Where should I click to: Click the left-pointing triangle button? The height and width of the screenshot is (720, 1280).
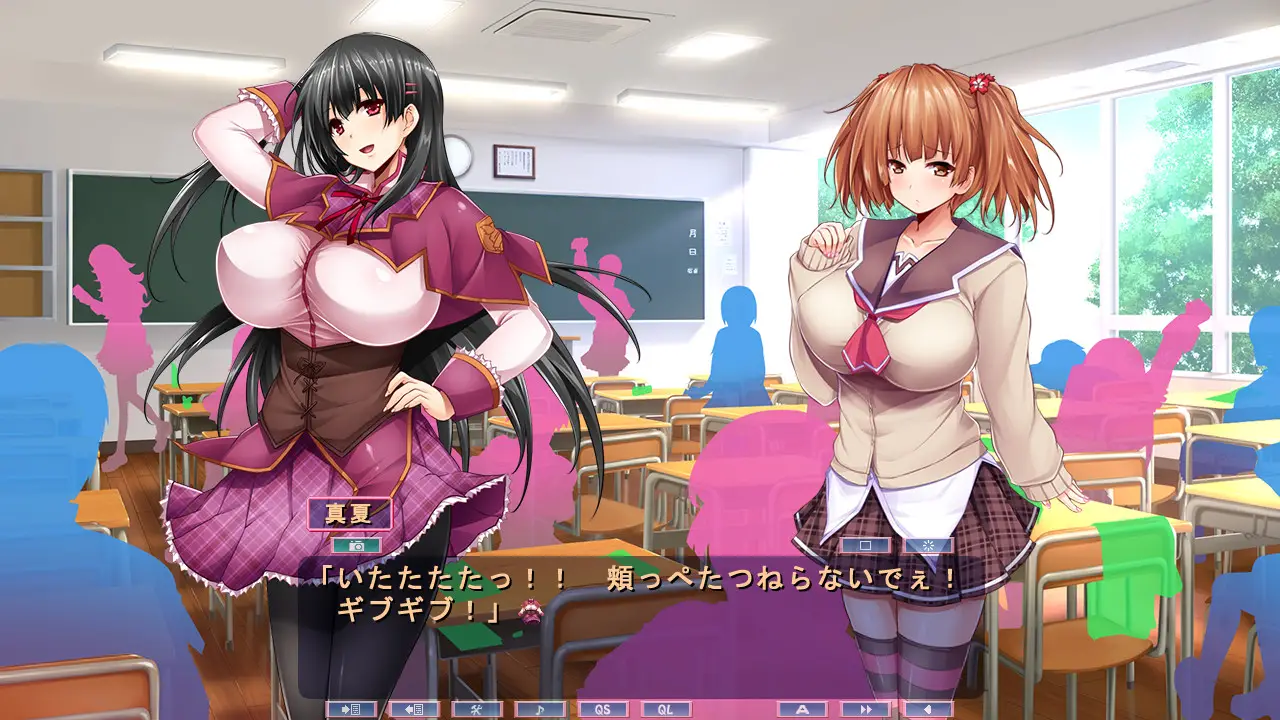pos(929,709)
